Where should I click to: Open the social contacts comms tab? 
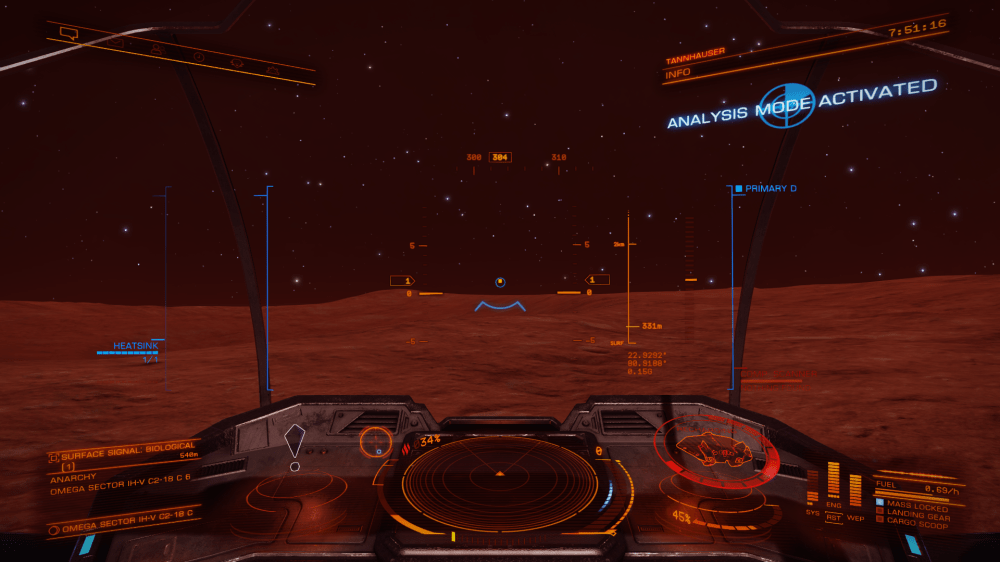[x=158, y=48]
